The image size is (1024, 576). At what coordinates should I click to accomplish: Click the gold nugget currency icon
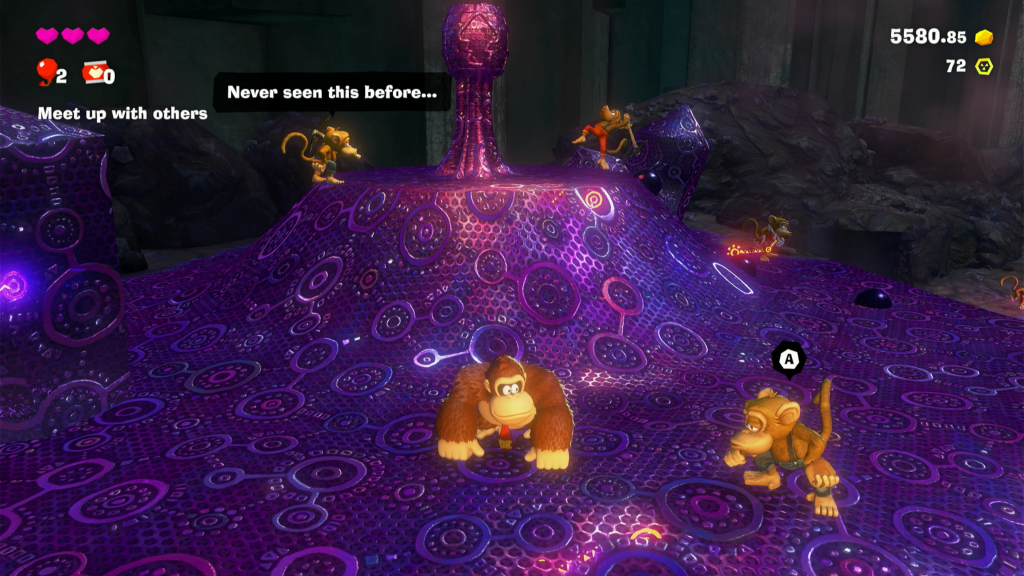click(984, 37)
